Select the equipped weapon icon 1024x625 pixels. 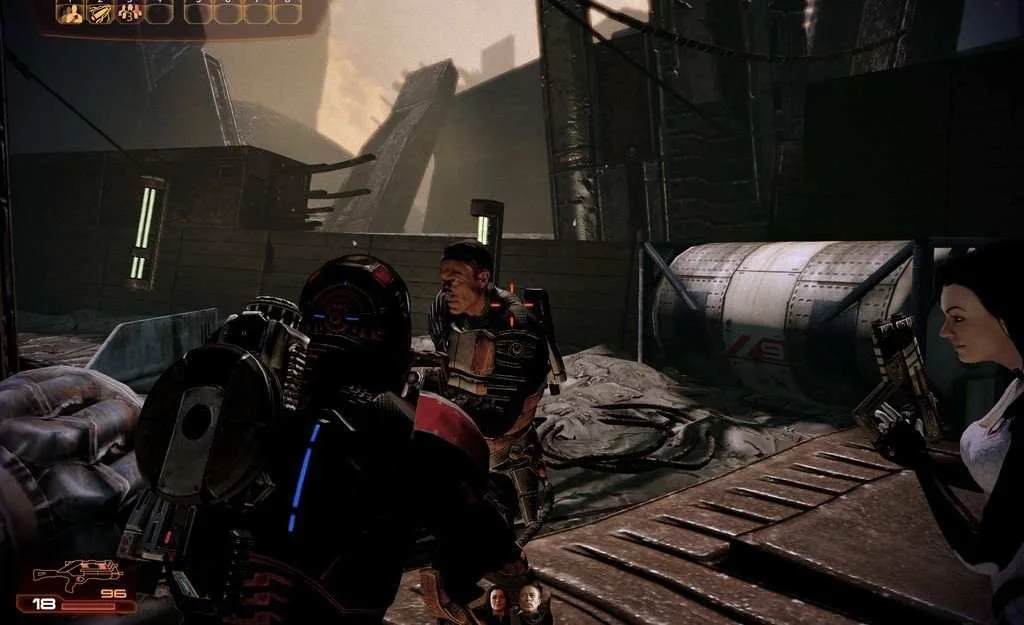[x=65, y=575]
